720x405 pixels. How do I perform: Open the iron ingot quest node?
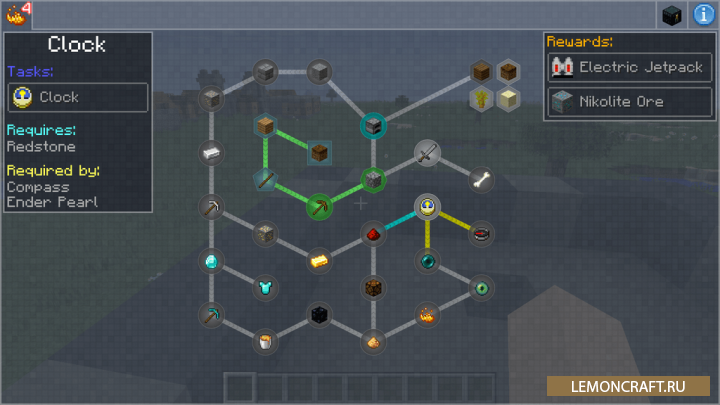pyautogui.click(x=211, y=153)
